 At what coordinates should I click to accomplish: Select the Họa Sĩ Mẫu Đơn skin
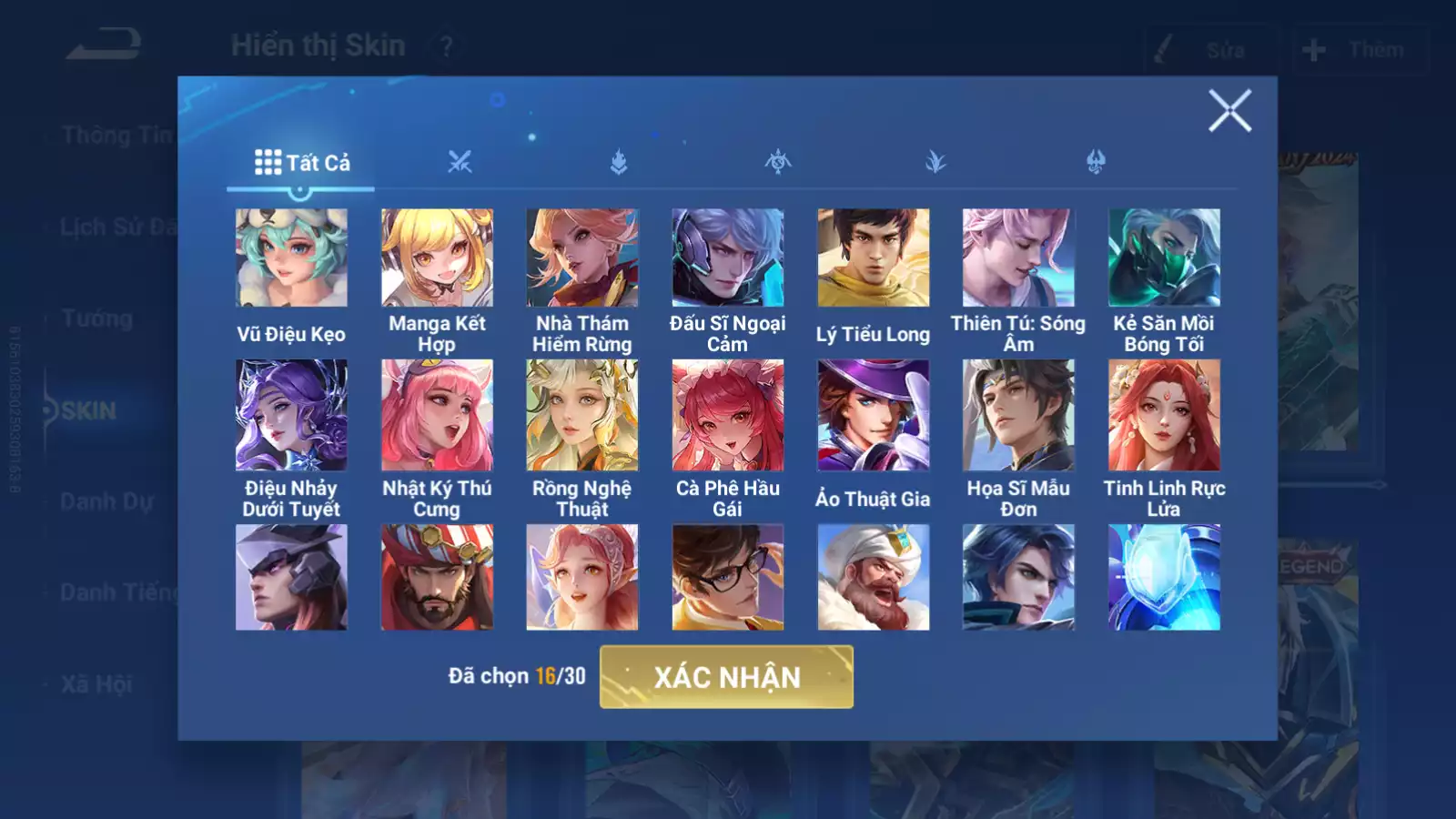tap(1018, 415)
